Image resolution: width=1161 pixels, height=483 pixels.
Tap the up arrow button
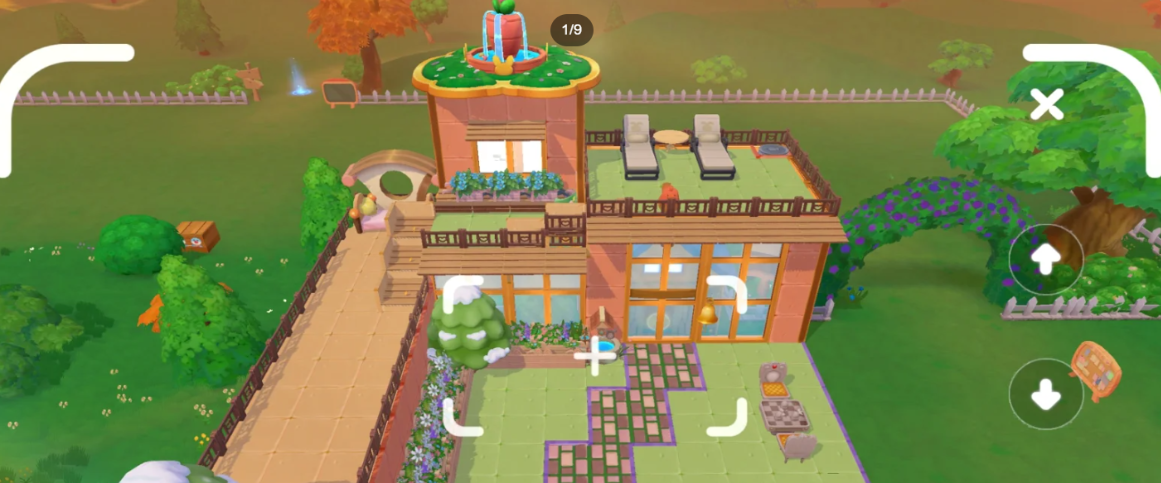click(x=1046, y=260)
